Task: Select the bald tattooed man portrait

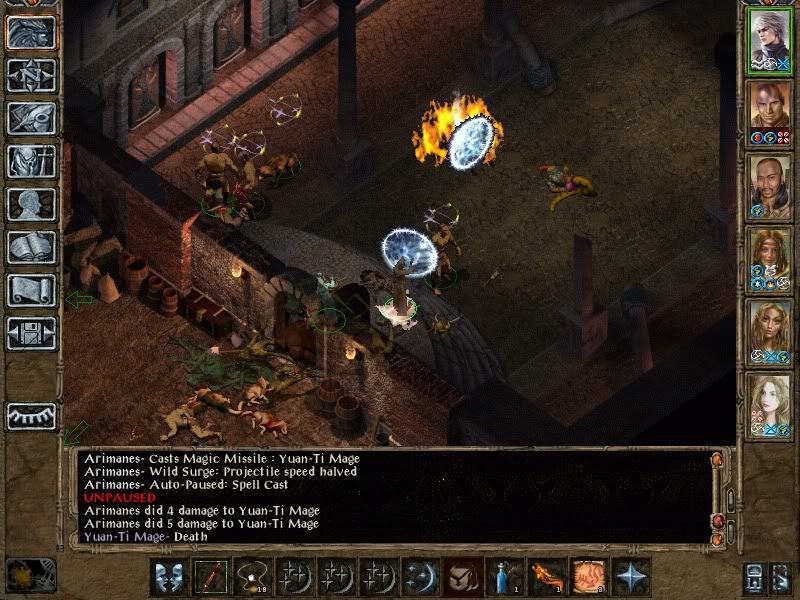Action: pos(770,111)
